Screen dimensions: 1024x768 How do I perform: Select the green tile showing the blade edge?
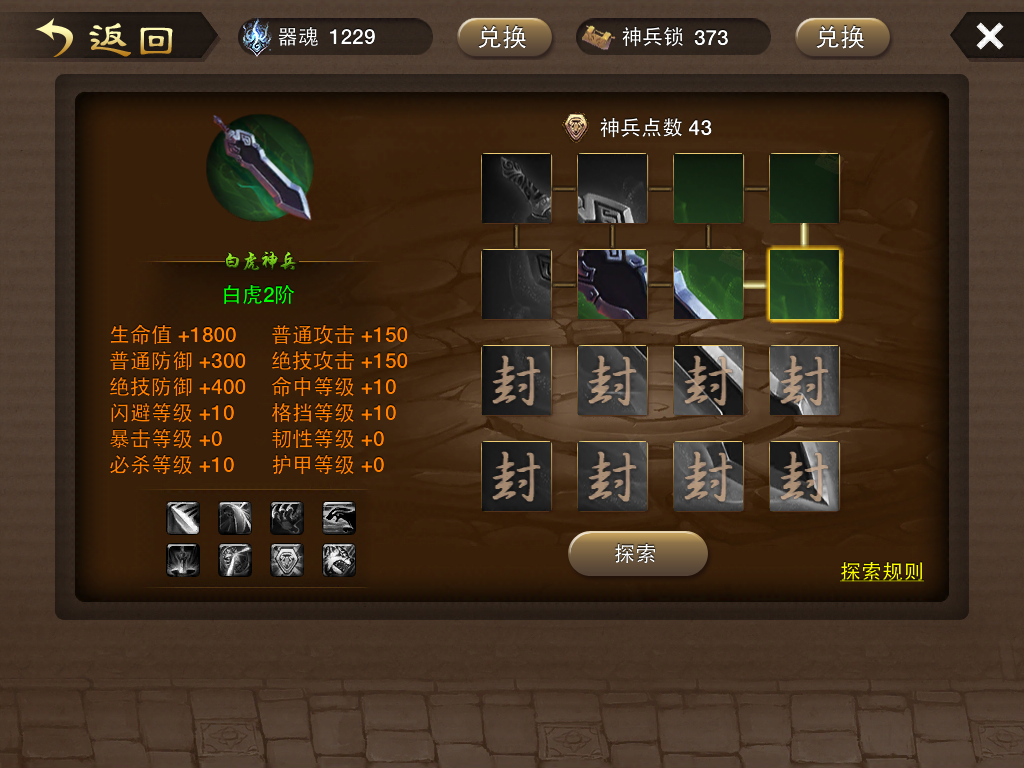click(x=708, y=285)
